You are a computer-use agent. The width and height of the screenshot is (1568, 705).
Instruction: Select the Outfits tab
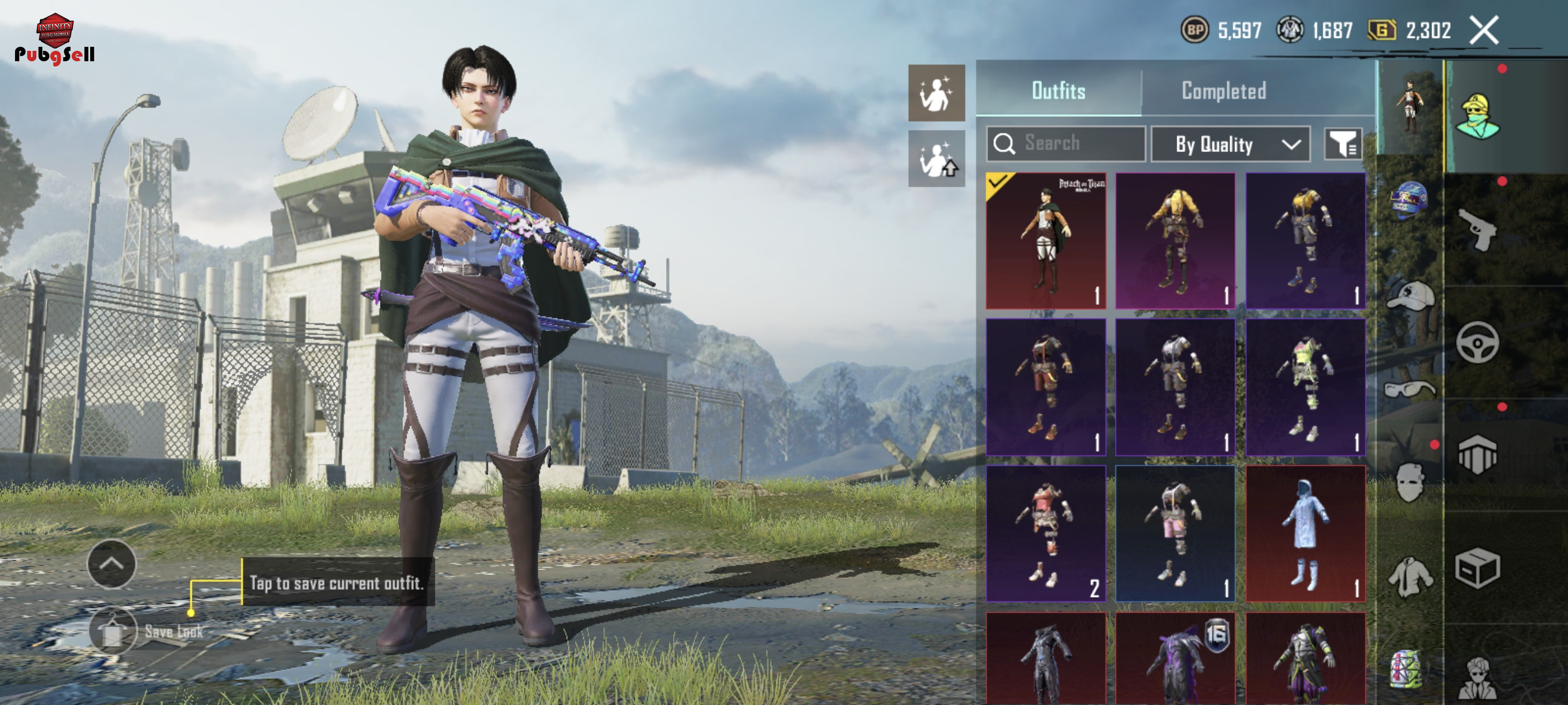tap(1059, 91)
